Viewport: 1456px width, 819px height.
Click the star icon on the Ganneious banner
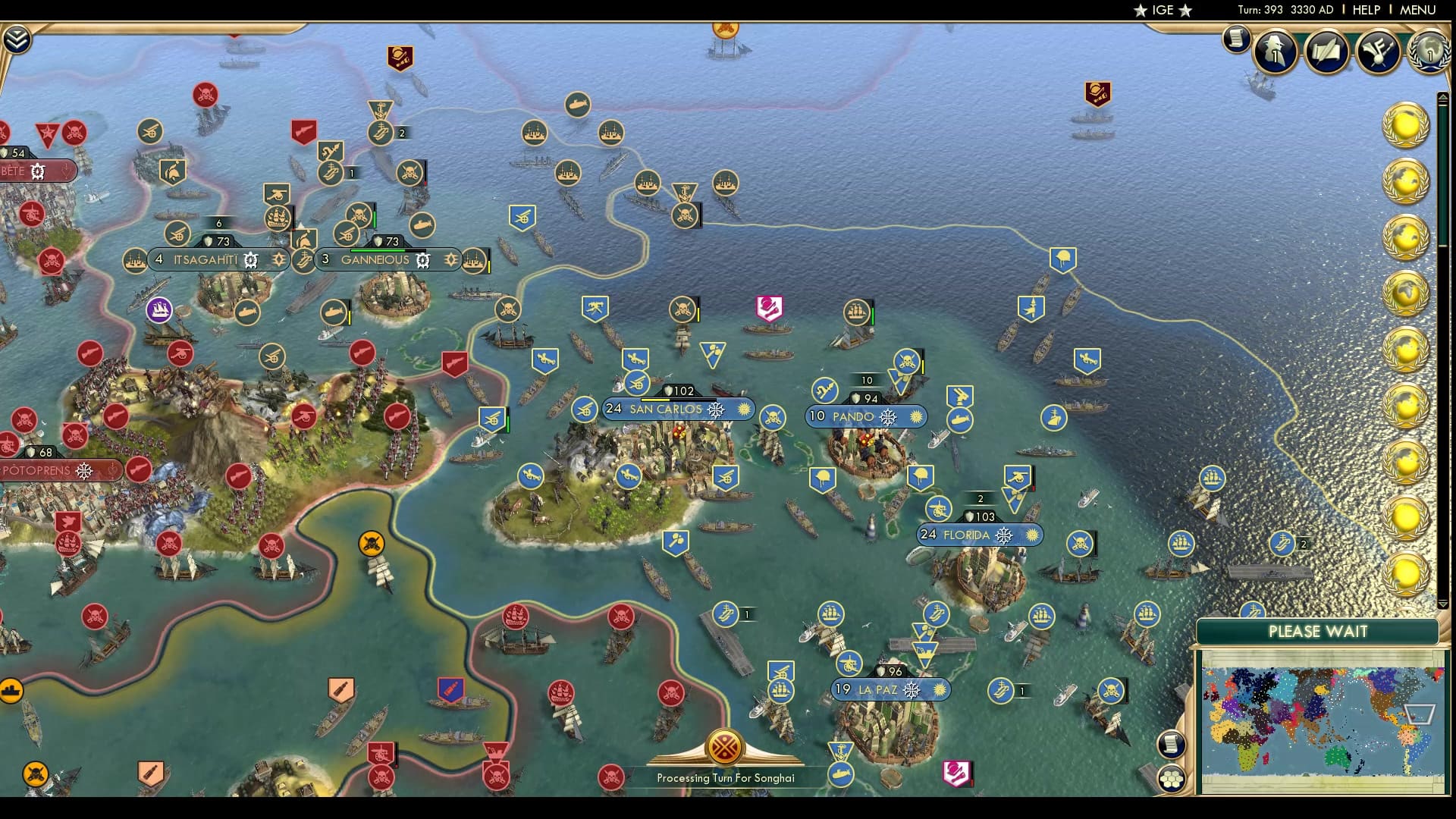tap(451, 259)
